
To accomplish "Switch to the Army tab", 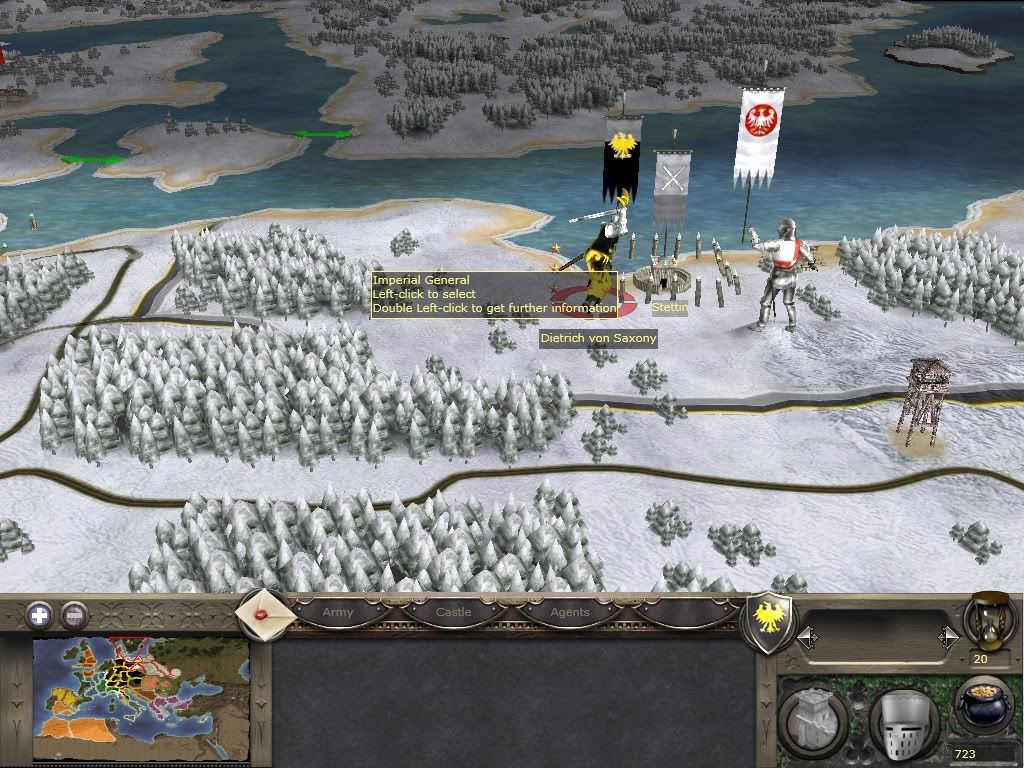I will point(338,612).
